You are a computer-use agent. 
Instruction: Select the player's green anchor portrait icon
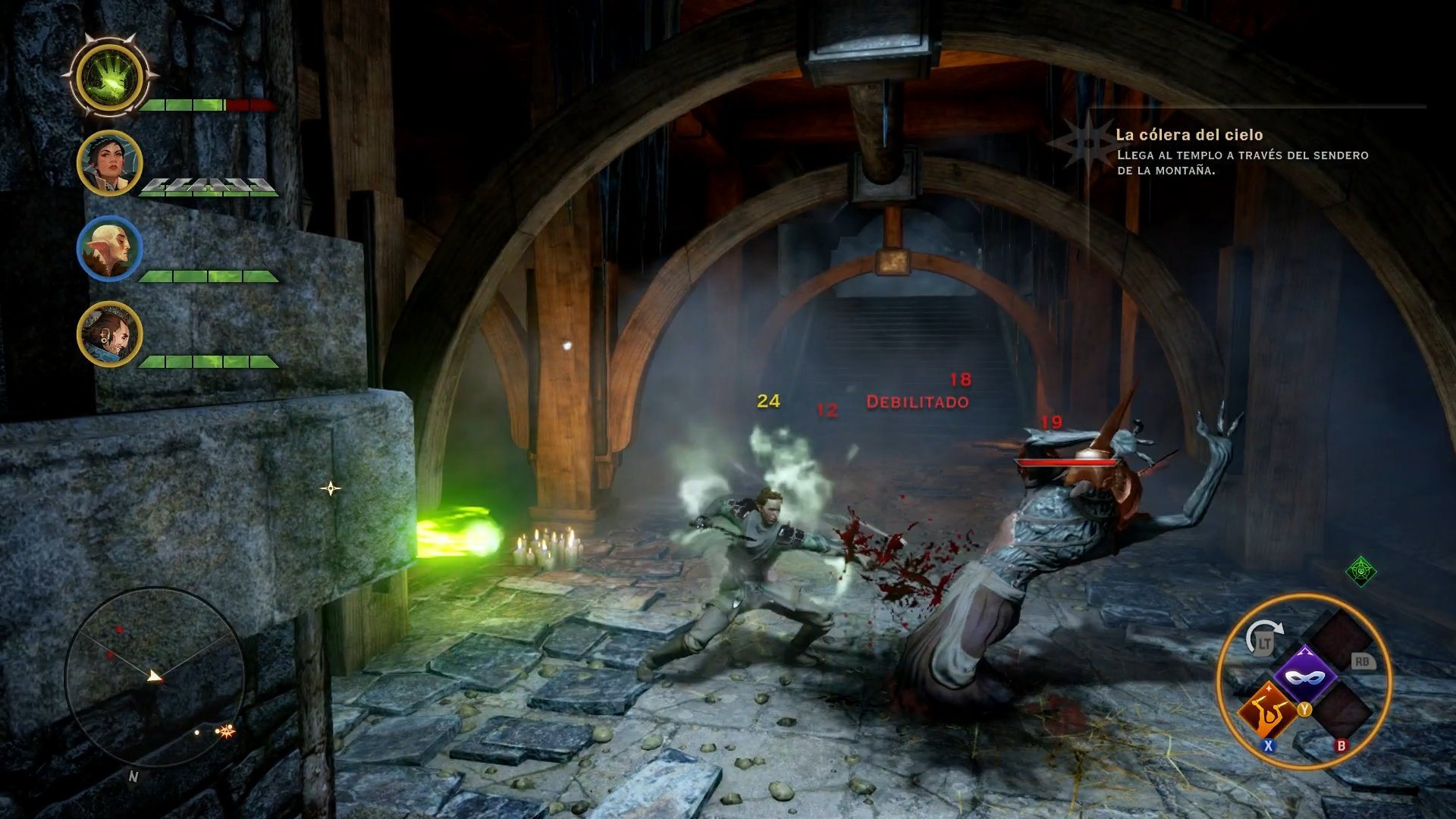tap(108, 78)
